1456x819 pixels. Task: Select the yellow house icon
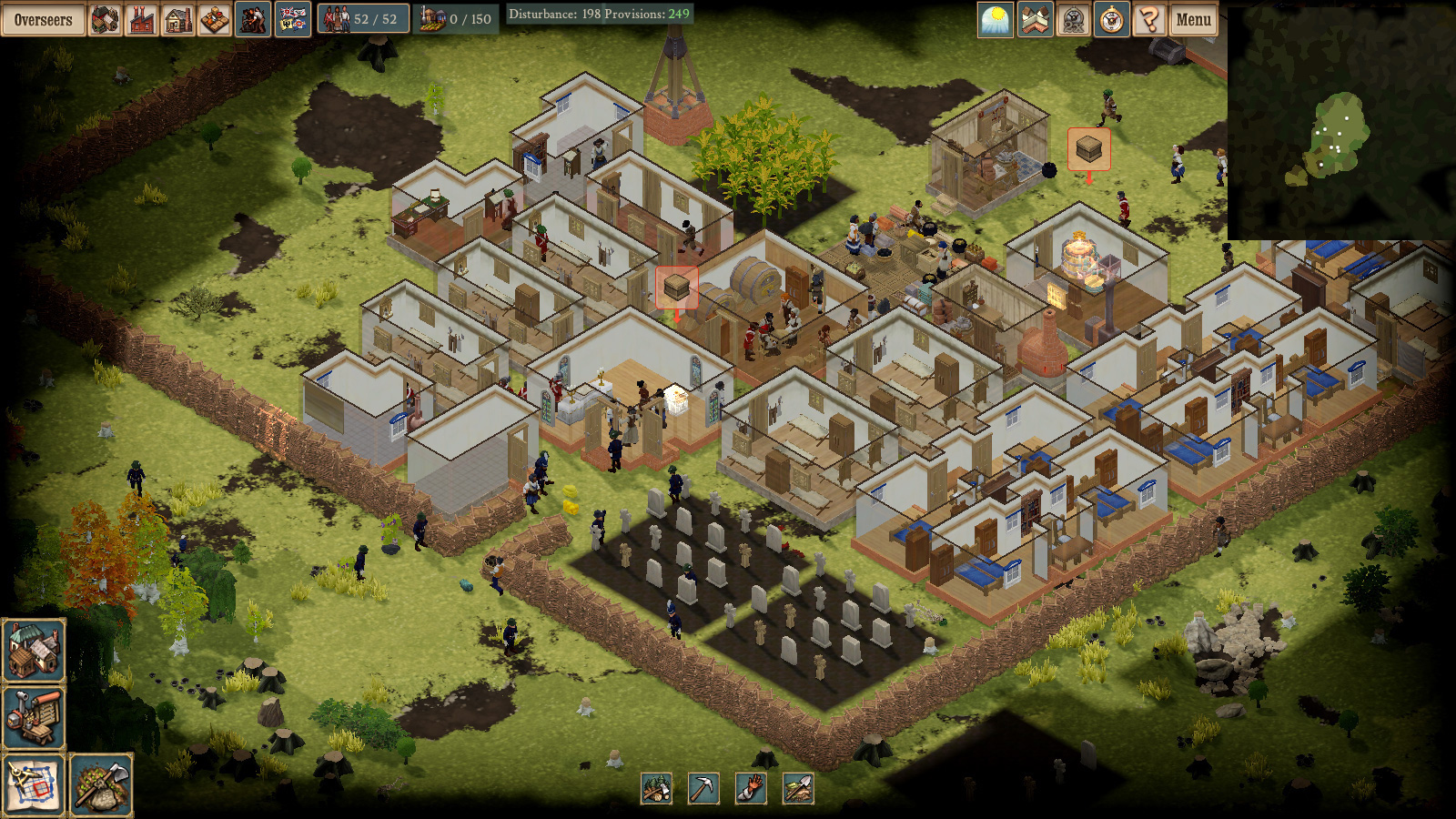[x=177, y=19]
